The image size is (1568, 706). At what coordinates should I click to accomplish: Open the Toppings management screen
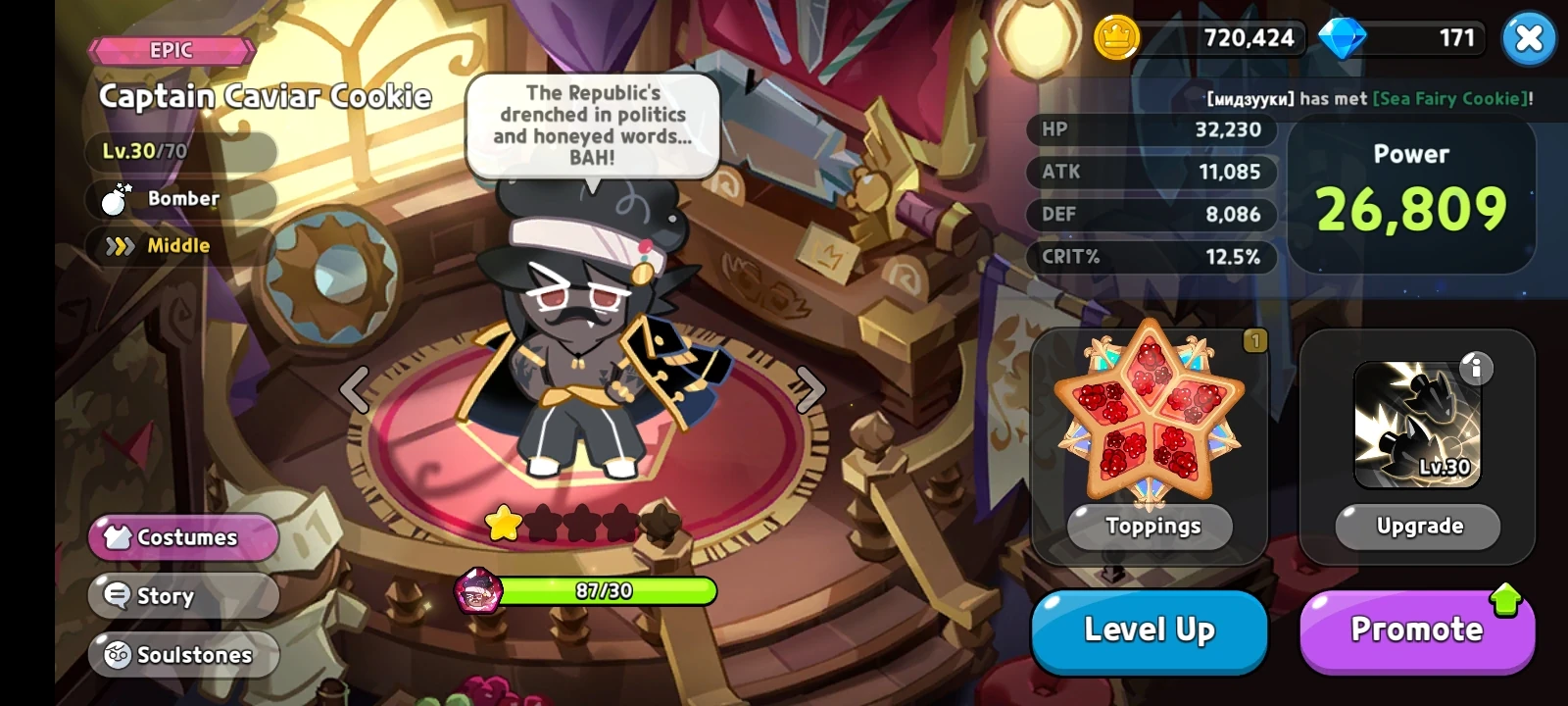[x=1150, y=527]
